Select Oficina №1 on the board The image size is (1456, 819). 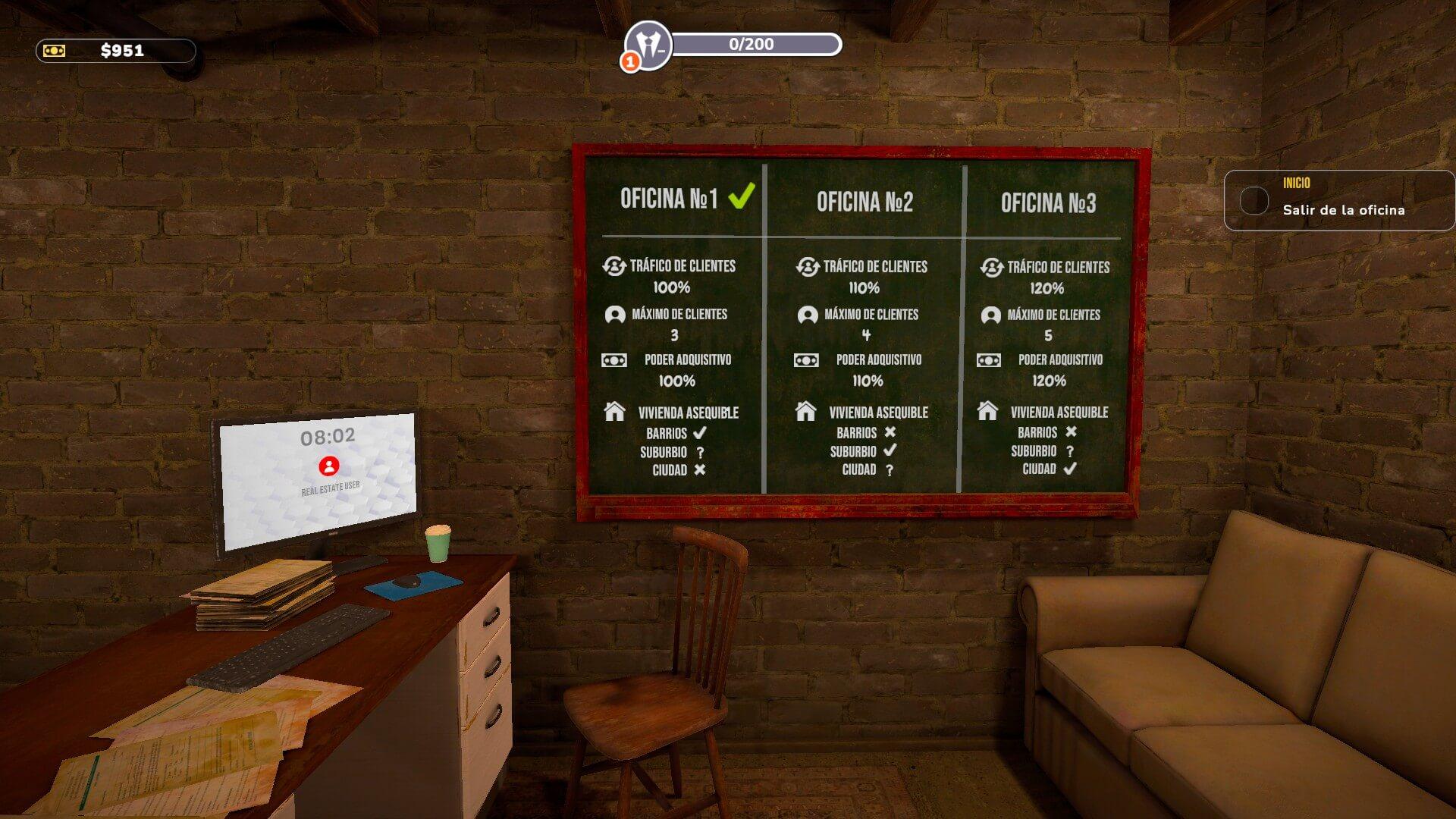[669, 199]
